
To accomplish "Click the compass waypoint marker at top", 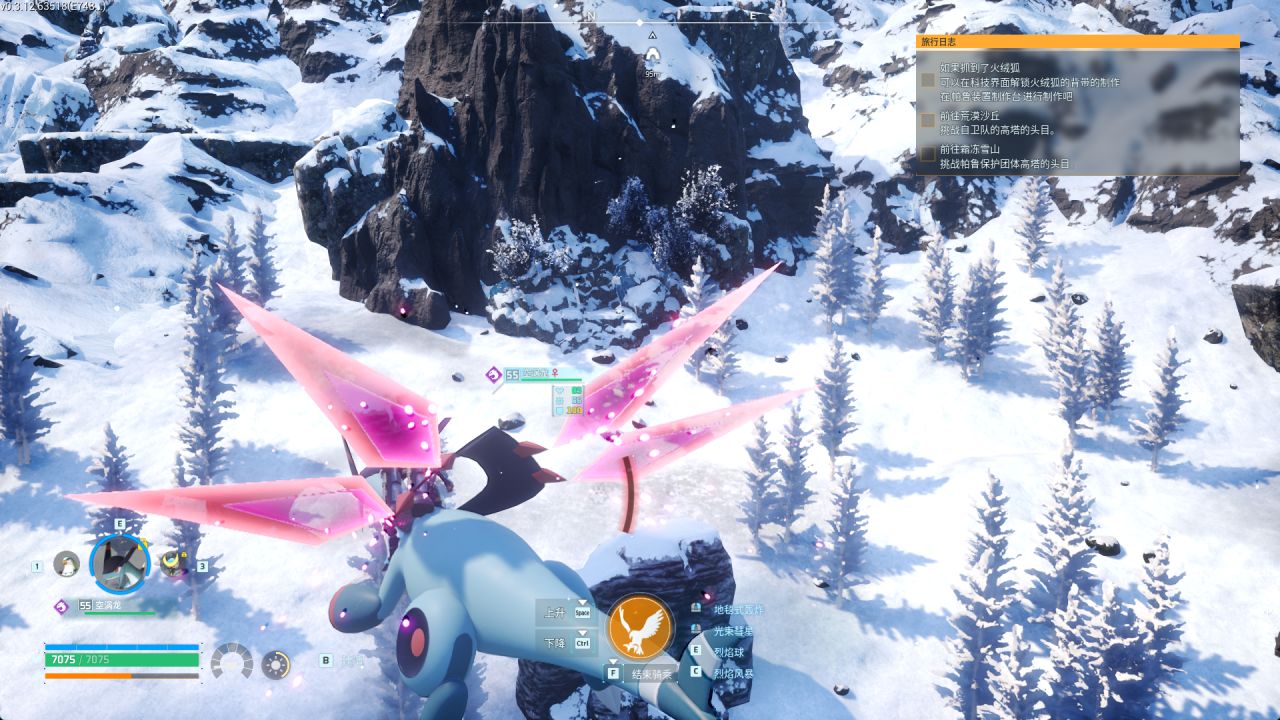I will pos(652,52).
